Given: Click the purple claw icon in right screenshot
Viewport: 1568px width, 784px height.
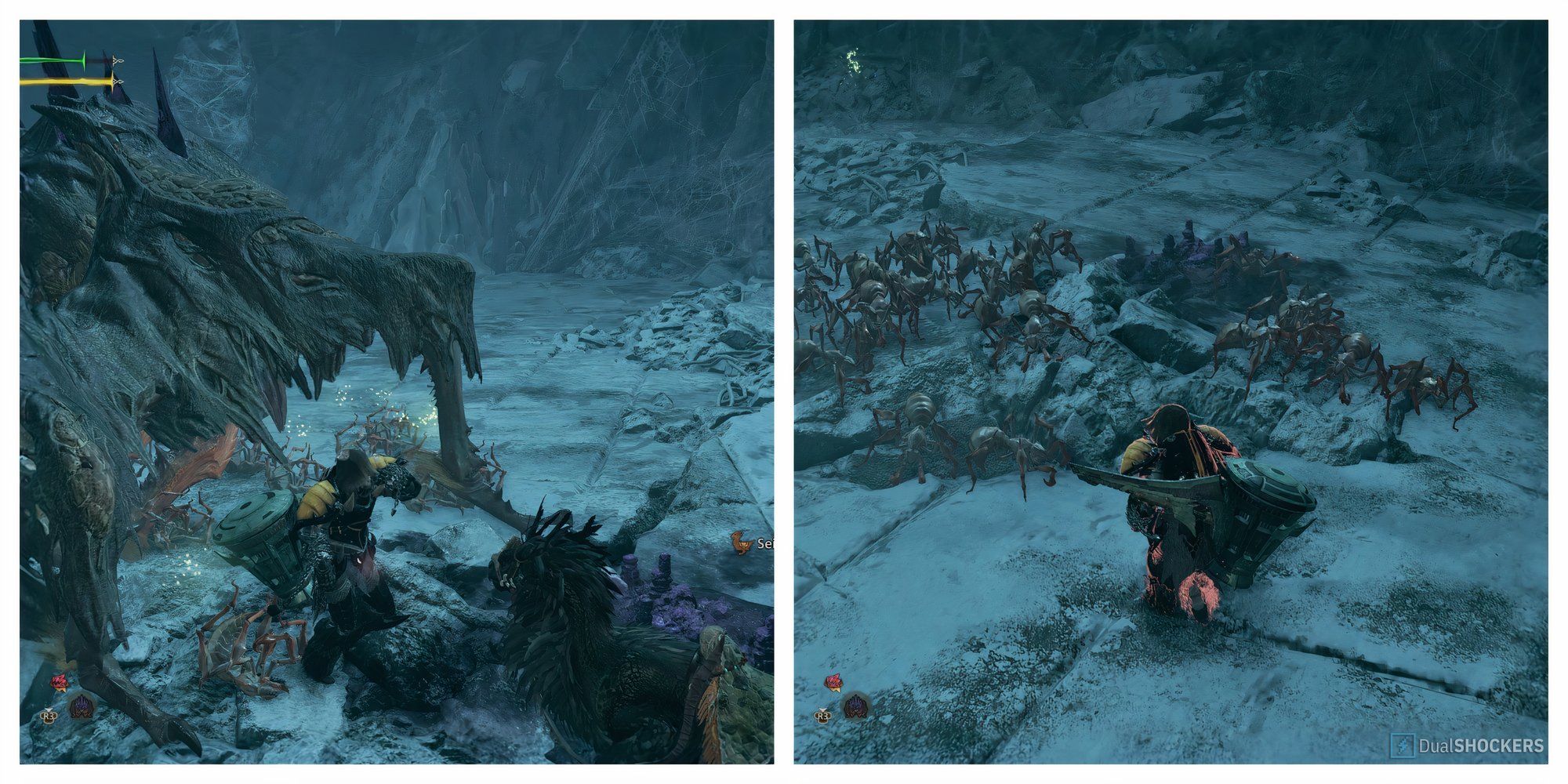Looking at the screenshot, I should click(x=856, y=705).
